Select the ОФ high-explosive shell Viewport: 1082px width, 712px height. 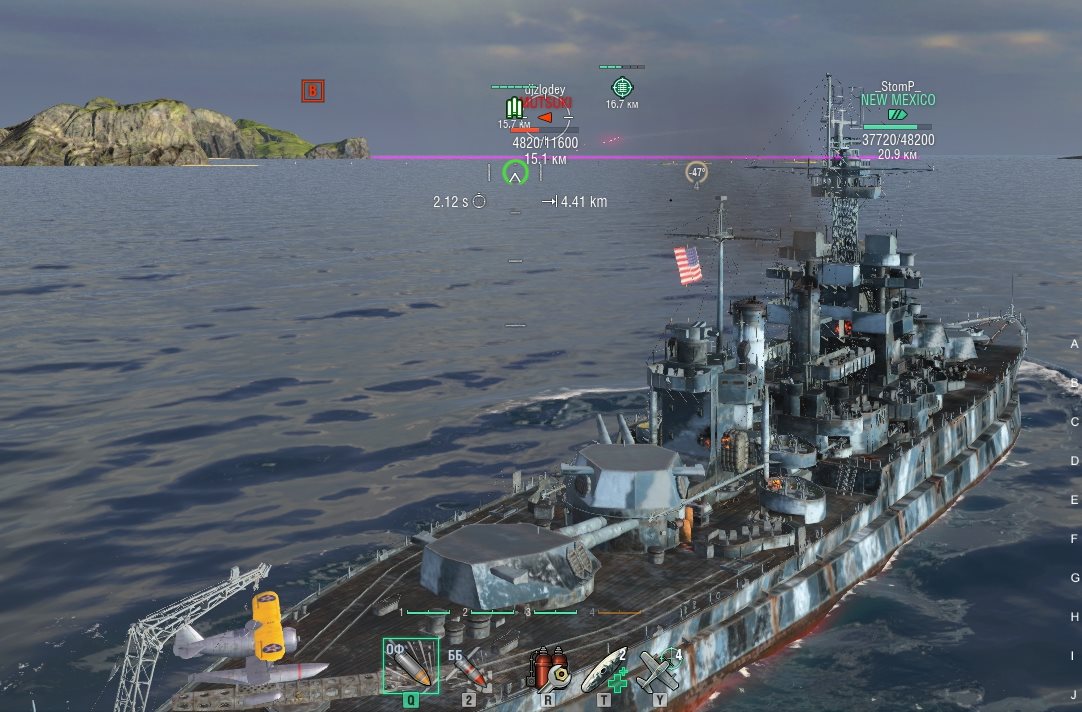[409, 665]
